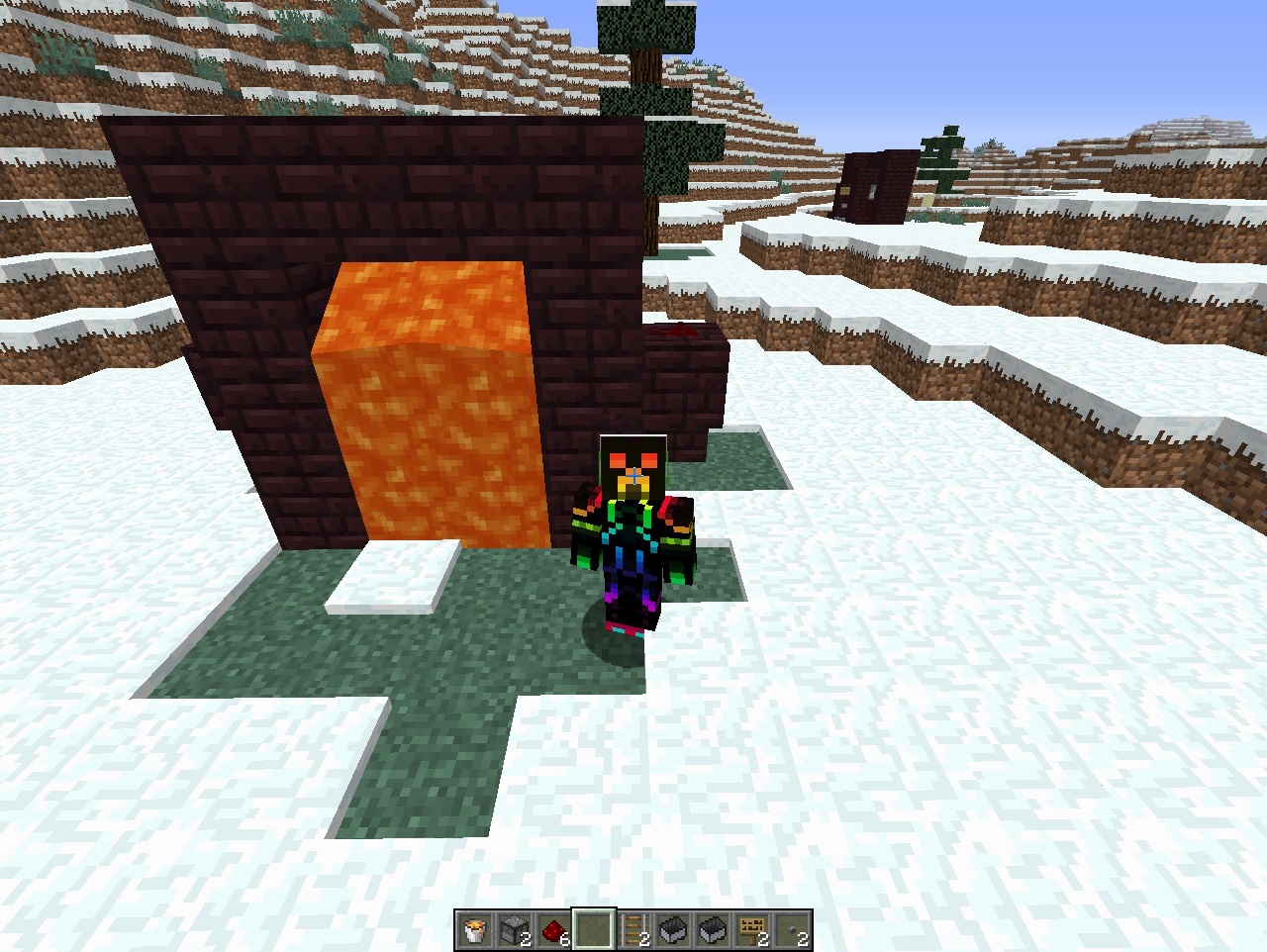This screenshot has width=1267, height=952.
Task: Select the button item in the last slot
Action: [794, 928]
